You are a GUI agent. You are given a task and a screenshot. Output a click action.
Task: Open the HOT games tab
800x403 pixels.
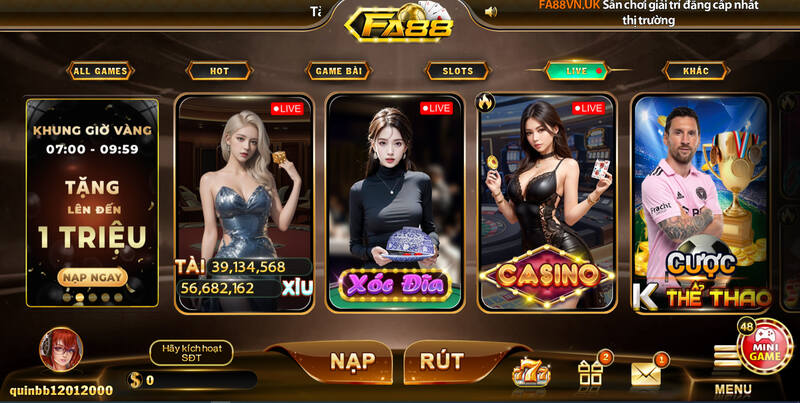coord(219,71)
